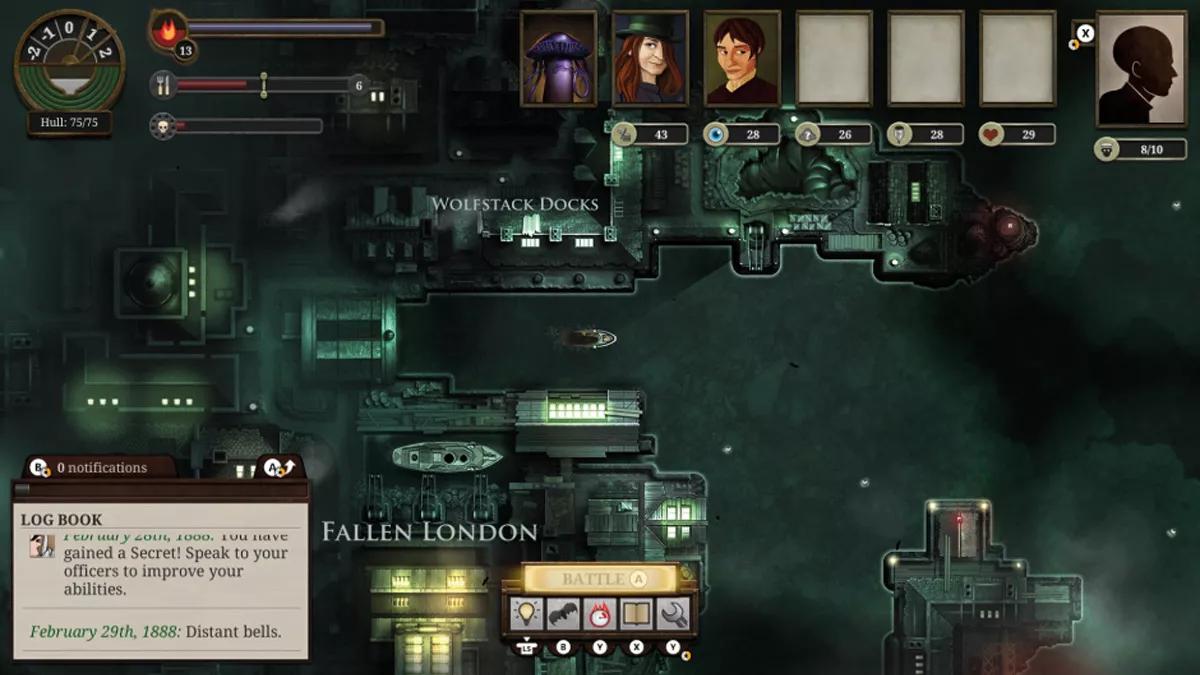The height and width of the screenshot is (675, 1200).
Task: Select the purple jellyfish officer portrait
Action: tap(558, 58)
